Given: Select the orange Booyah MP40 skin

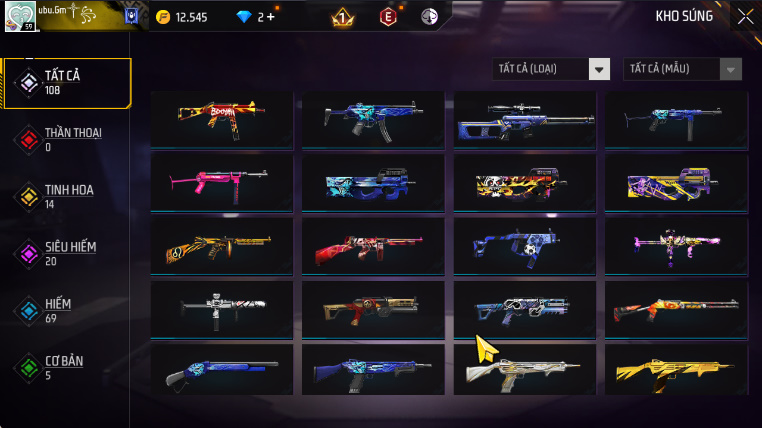Looking at the screenshot, I should 221,119.
